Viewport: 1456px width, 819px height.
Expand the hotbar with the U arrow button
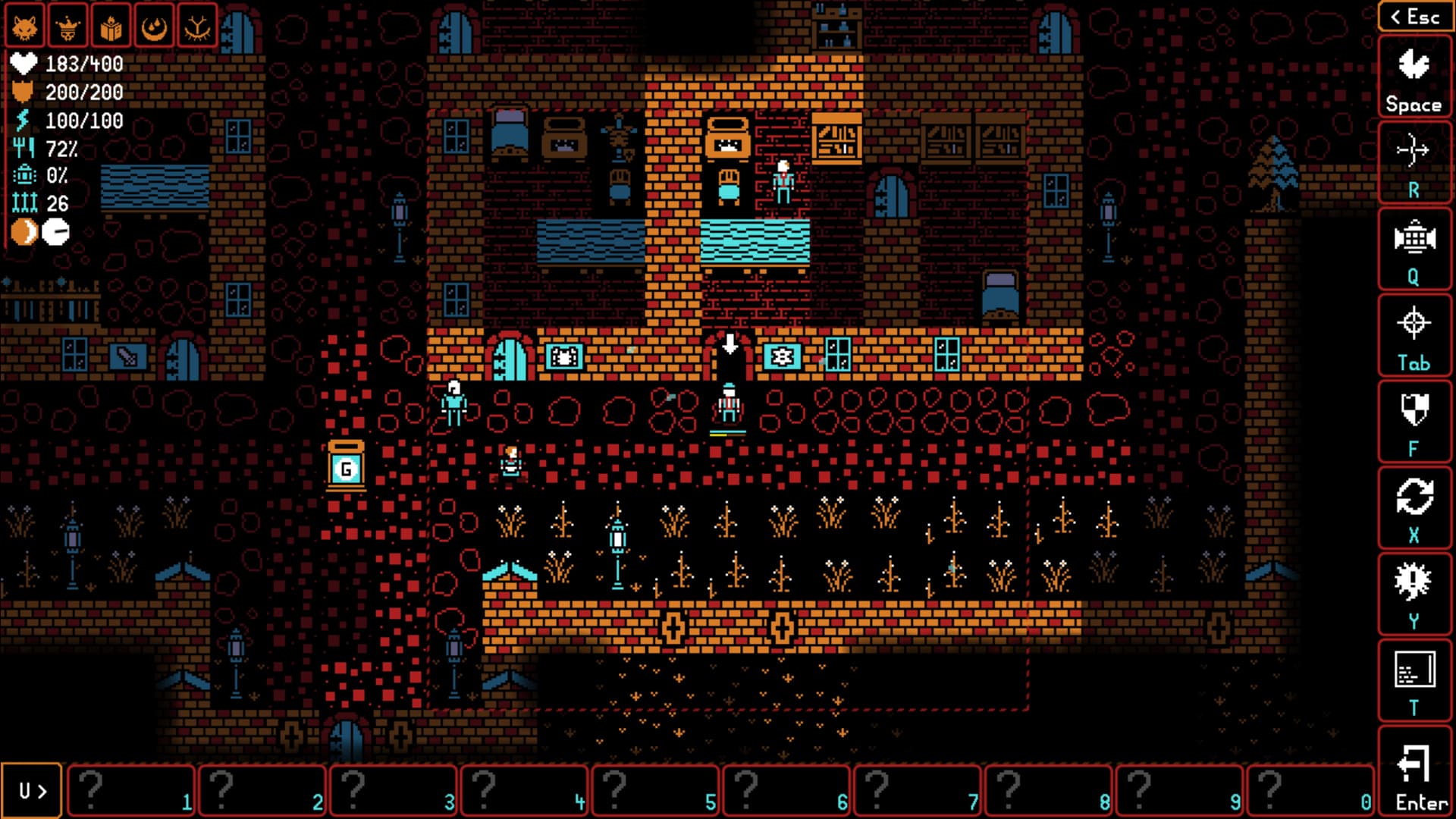(32, 791)
